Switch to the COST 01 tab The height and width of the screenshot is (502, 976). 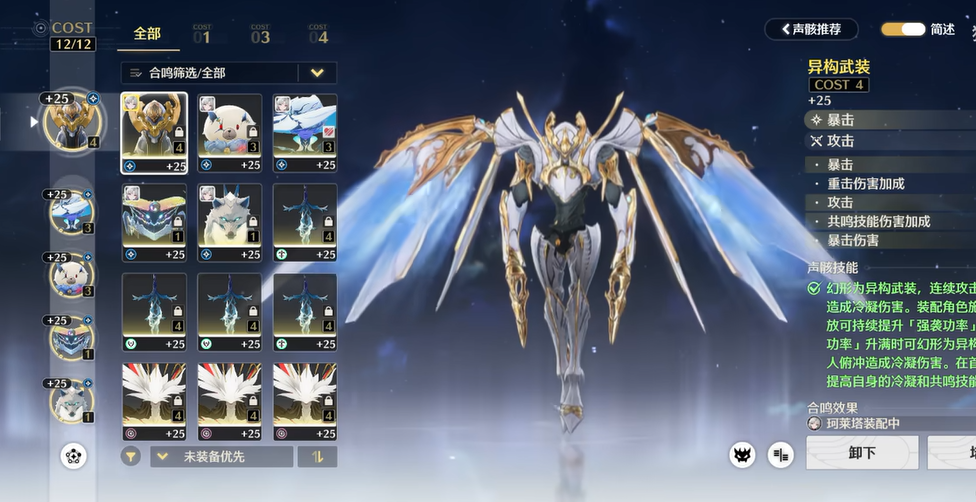(201, 35)
